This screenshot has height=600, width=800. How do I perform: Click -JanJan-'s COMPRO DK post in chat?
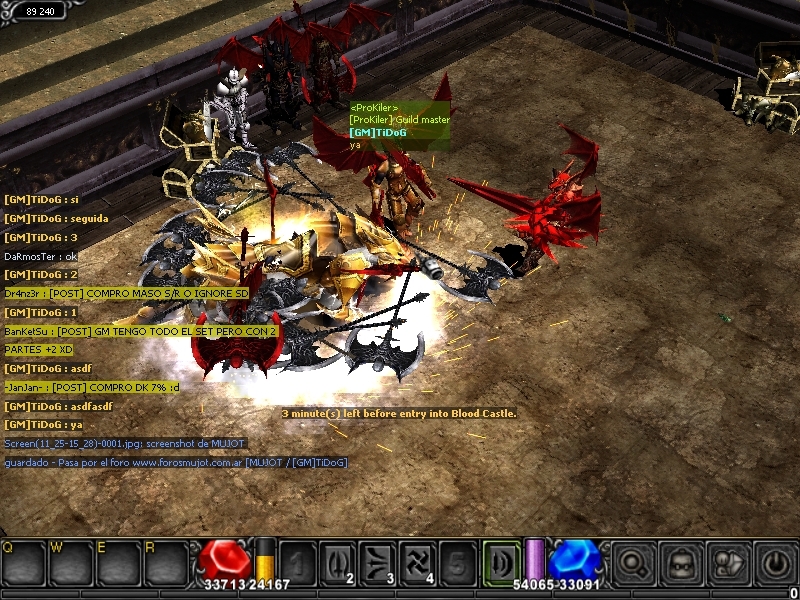tap(92, 387)
